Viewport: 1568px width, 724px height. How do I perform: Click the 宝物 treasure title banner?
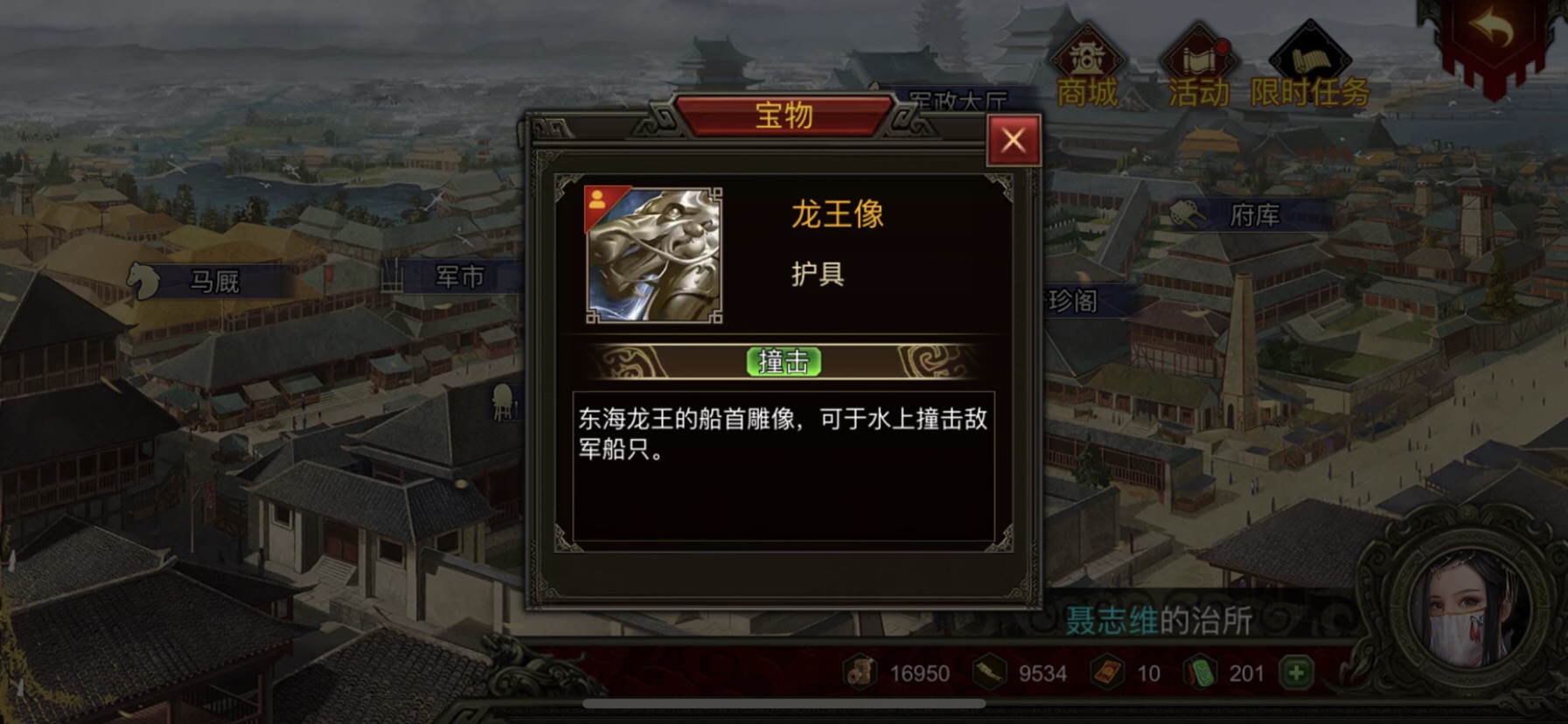[784, 115]
